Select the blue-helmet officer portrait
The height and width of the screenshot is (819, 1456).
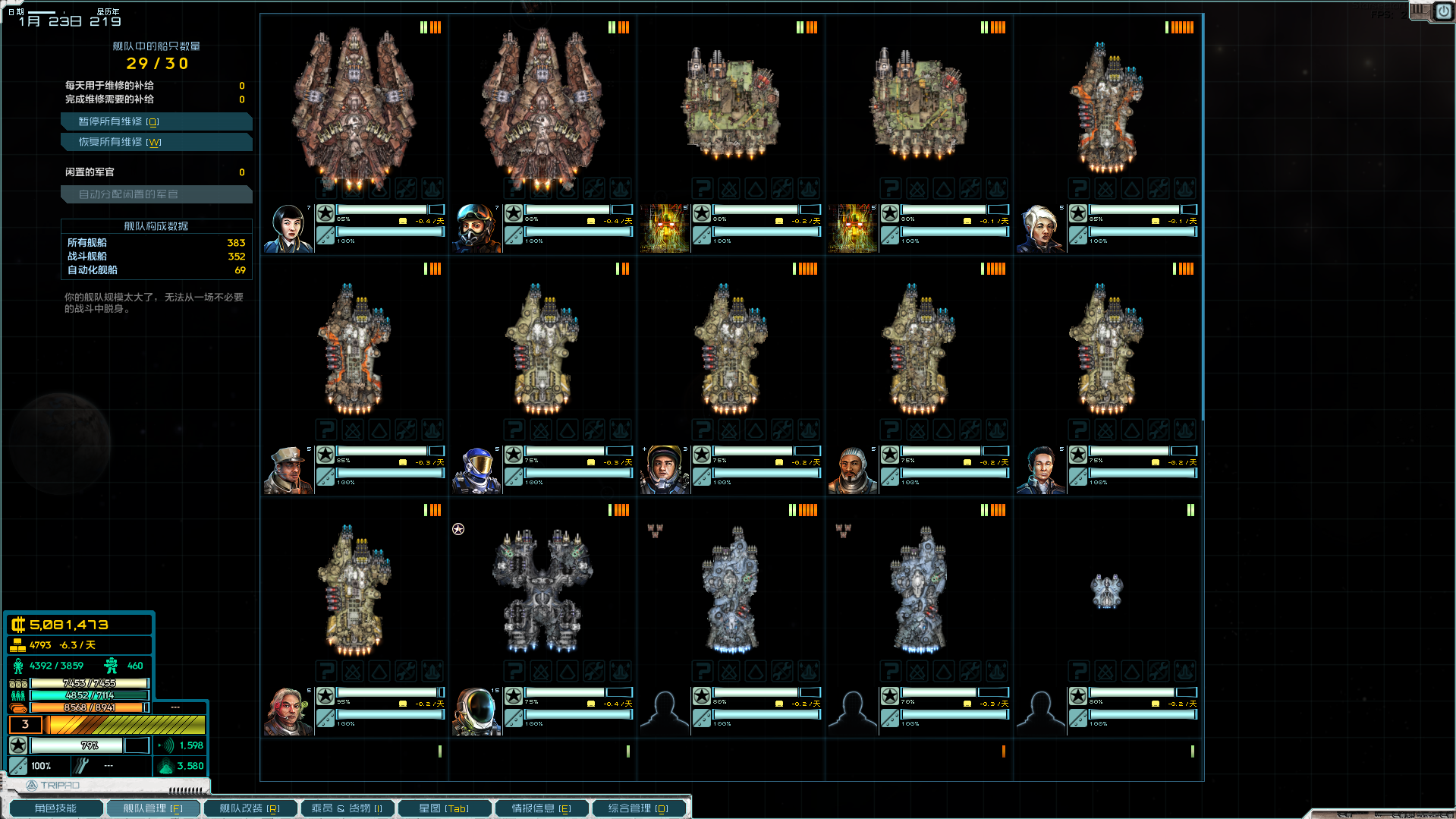click(x=476, y=470)
